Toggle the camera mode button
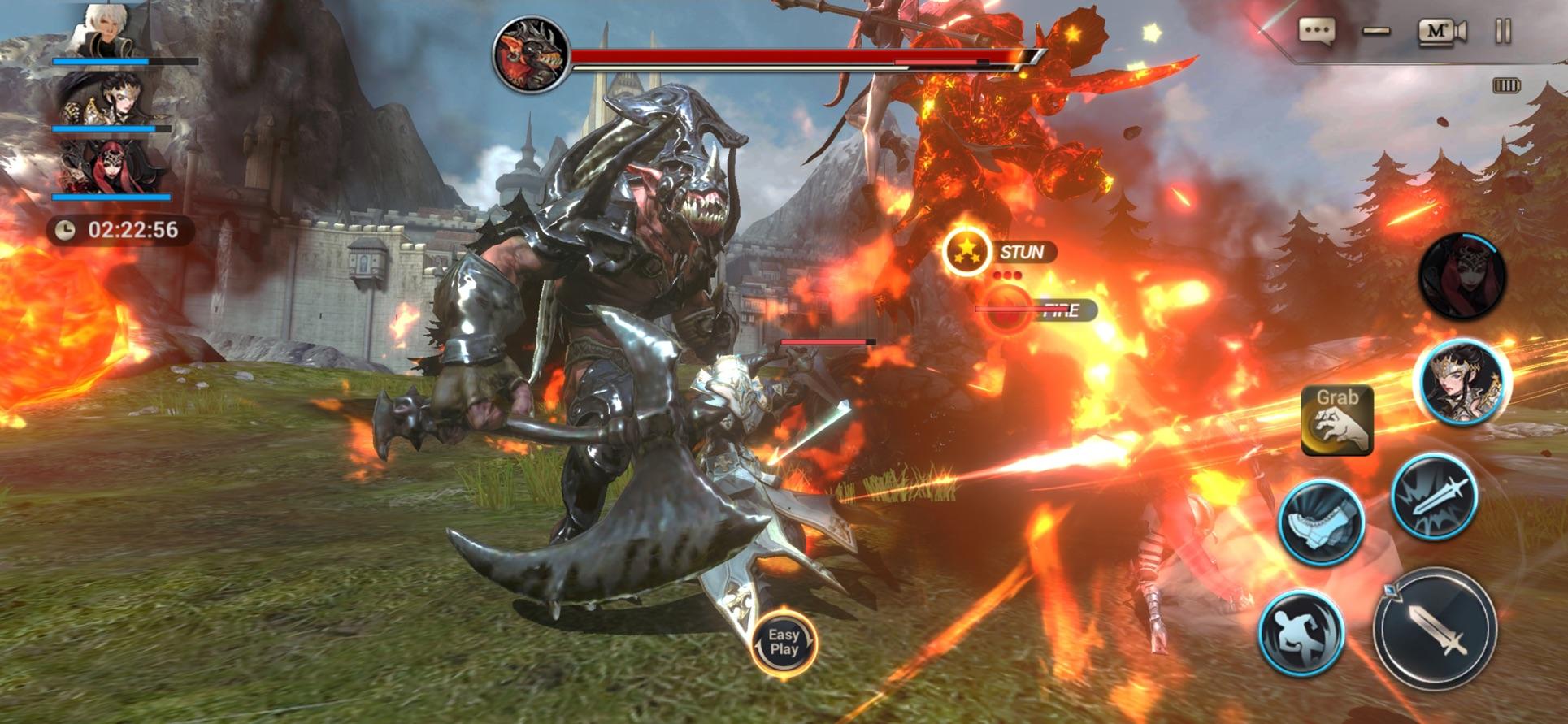This screenshot has width=1568, height=724. [1442, 32]
